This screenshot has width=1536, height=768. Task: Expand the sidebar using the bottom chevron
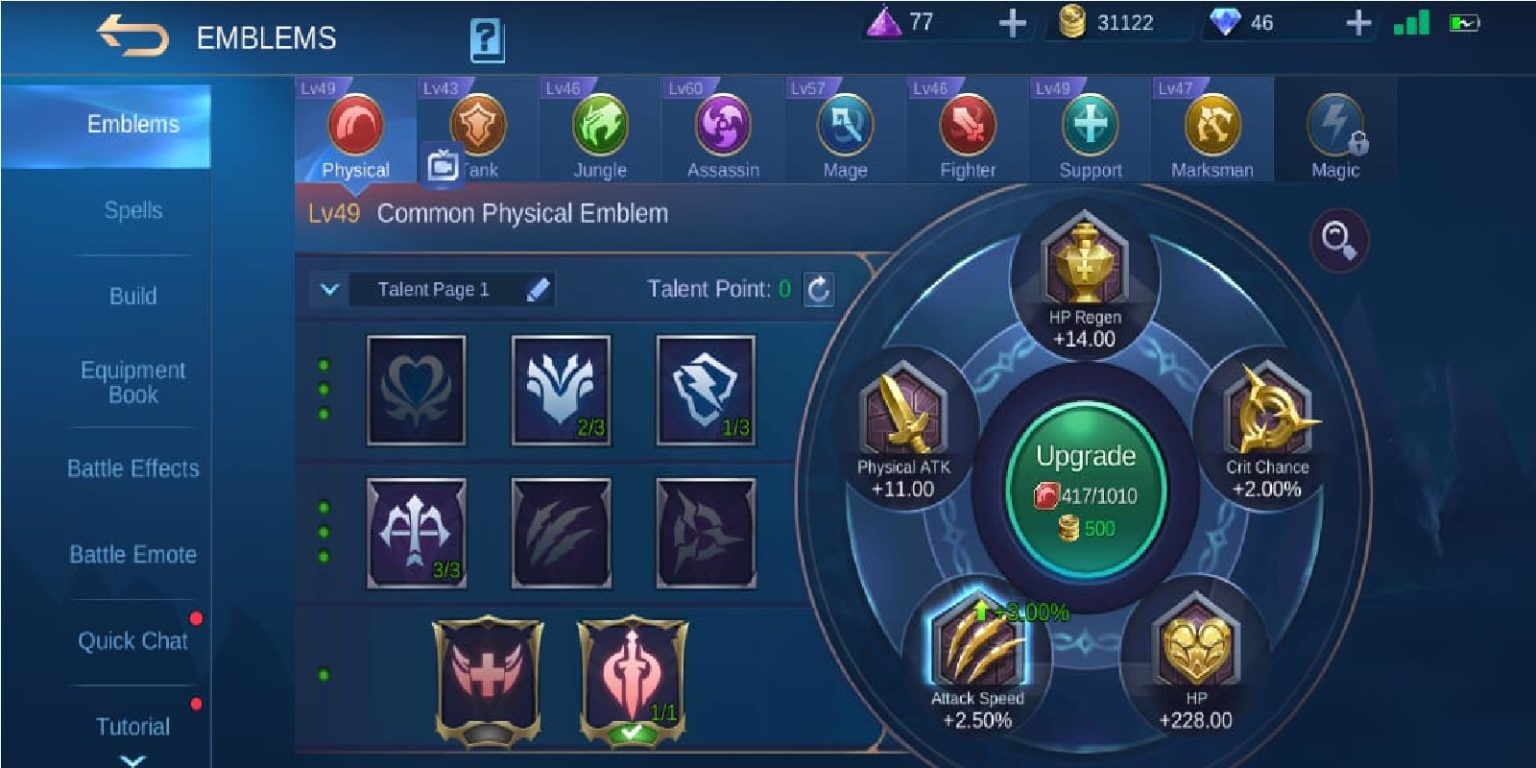point(133,758)
